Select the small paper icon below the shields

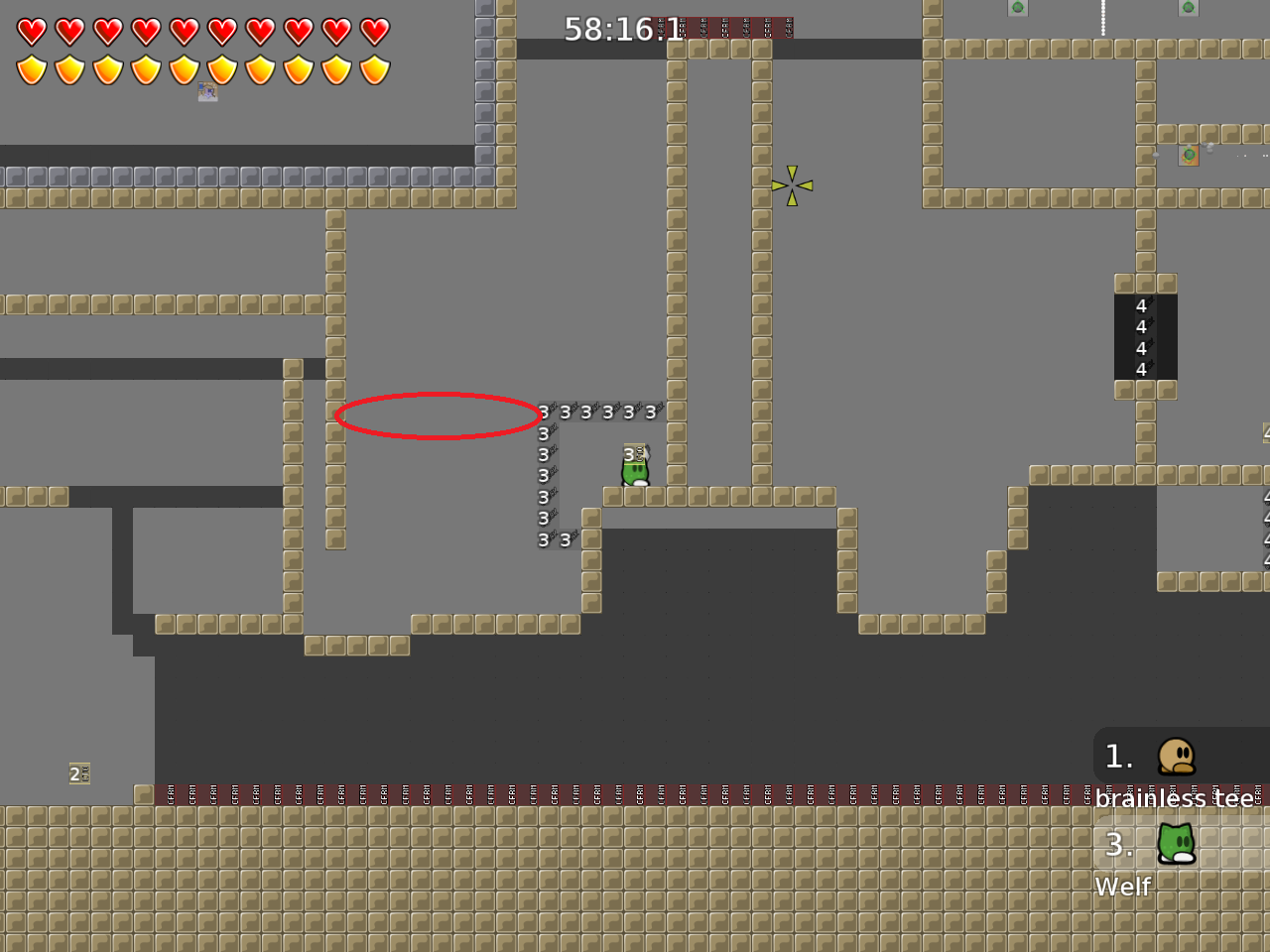click(x=207, y=92)
